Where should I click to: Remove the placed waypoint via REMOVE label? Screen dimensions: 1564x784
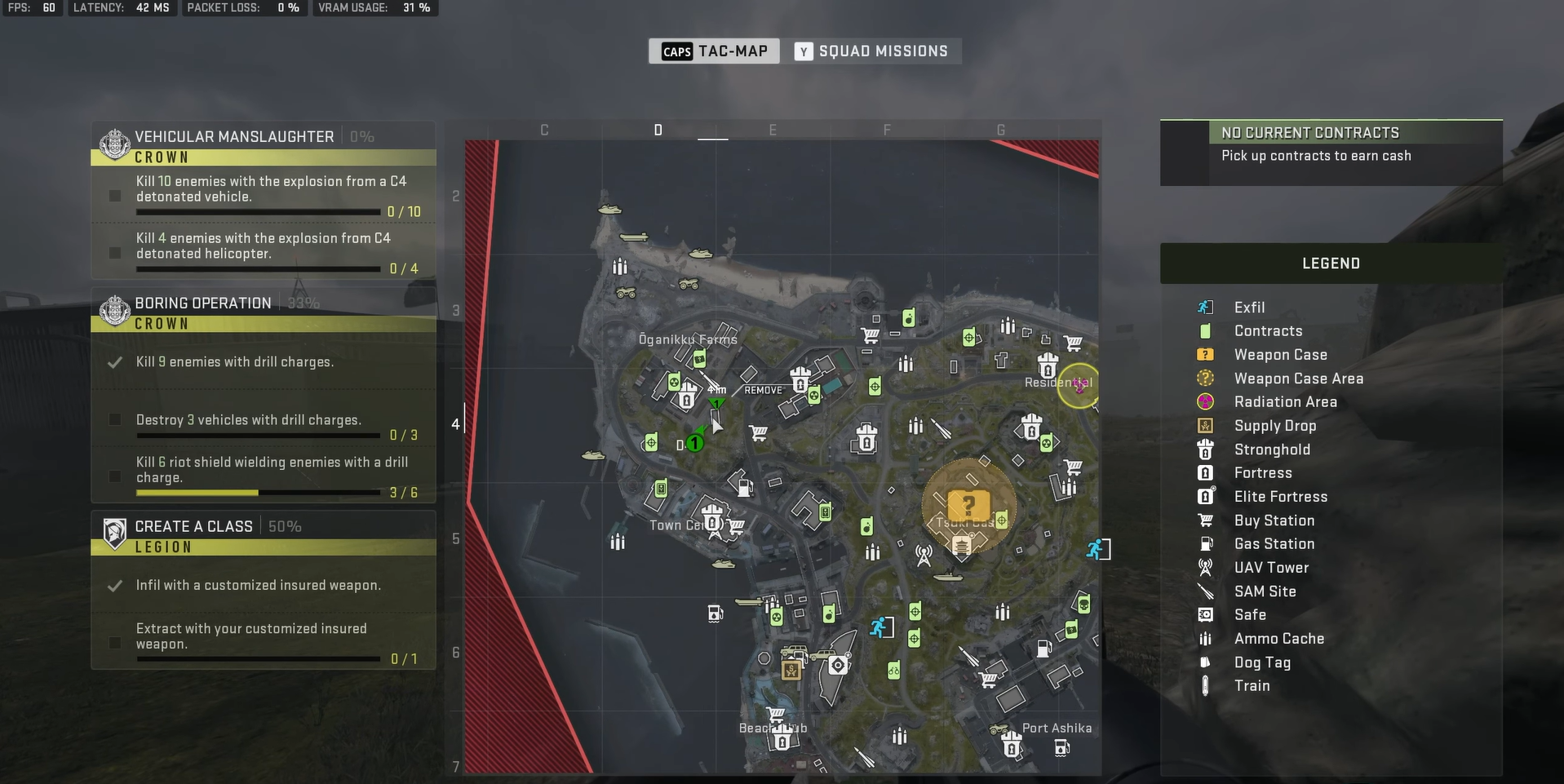[763, 391]
